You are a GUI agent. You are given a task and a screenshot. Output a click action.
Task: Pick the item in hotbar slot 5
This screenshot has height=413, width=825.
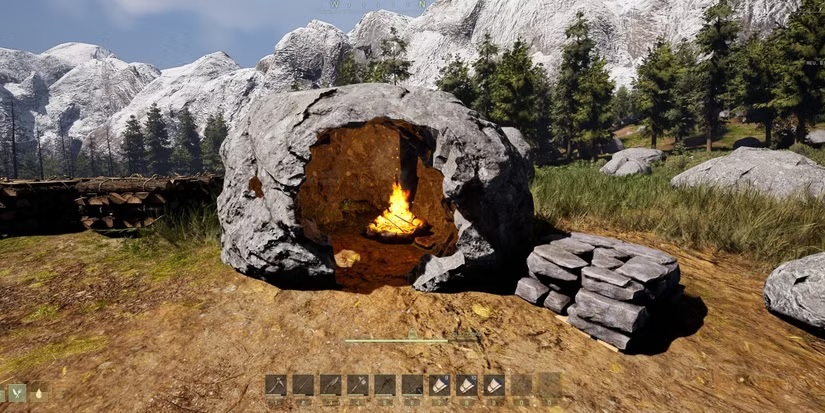pyautogui.click(x=384, y=385)
